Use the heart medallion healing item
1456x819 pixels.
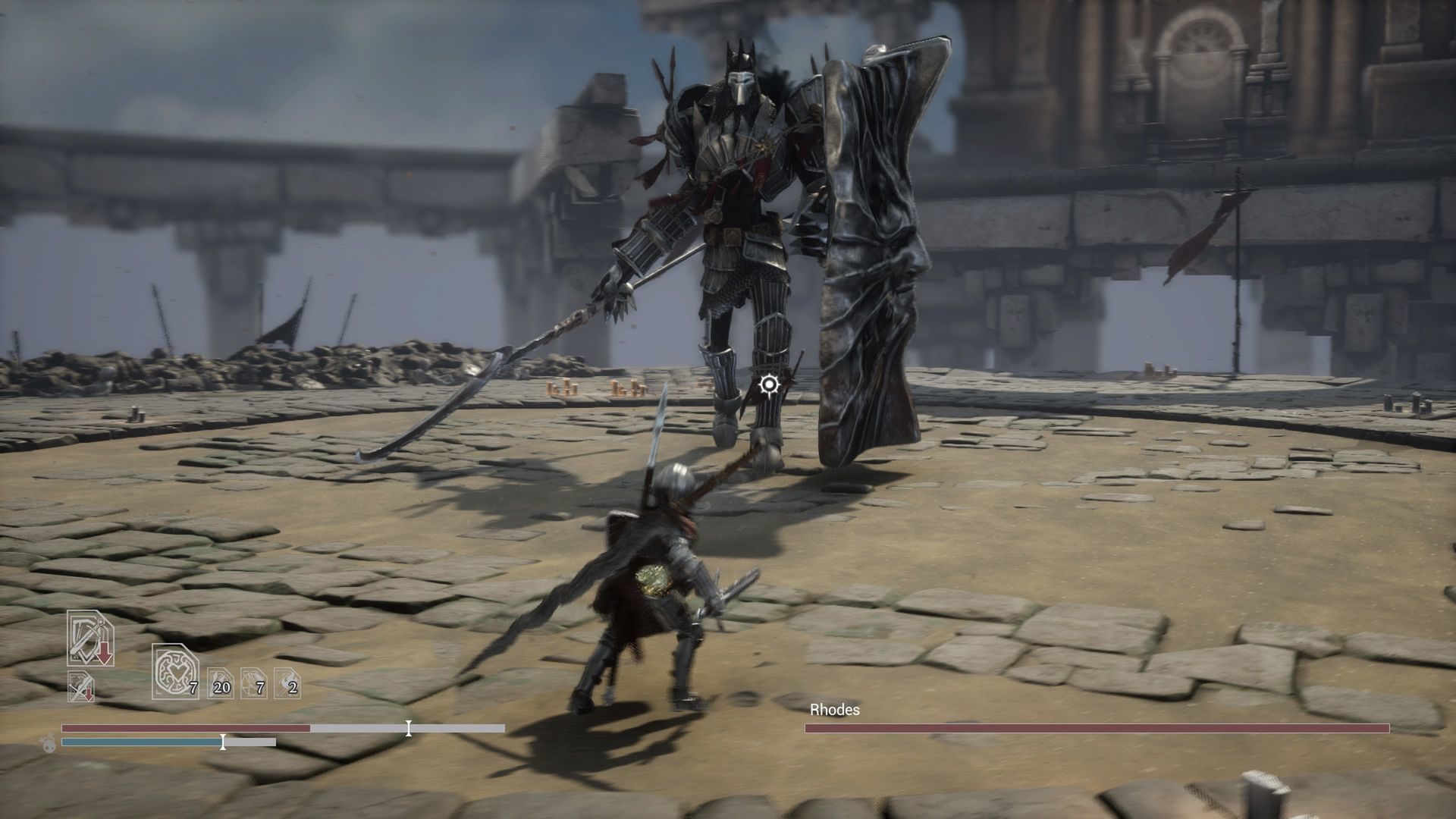pyautogui.click(x=174, y=671)
